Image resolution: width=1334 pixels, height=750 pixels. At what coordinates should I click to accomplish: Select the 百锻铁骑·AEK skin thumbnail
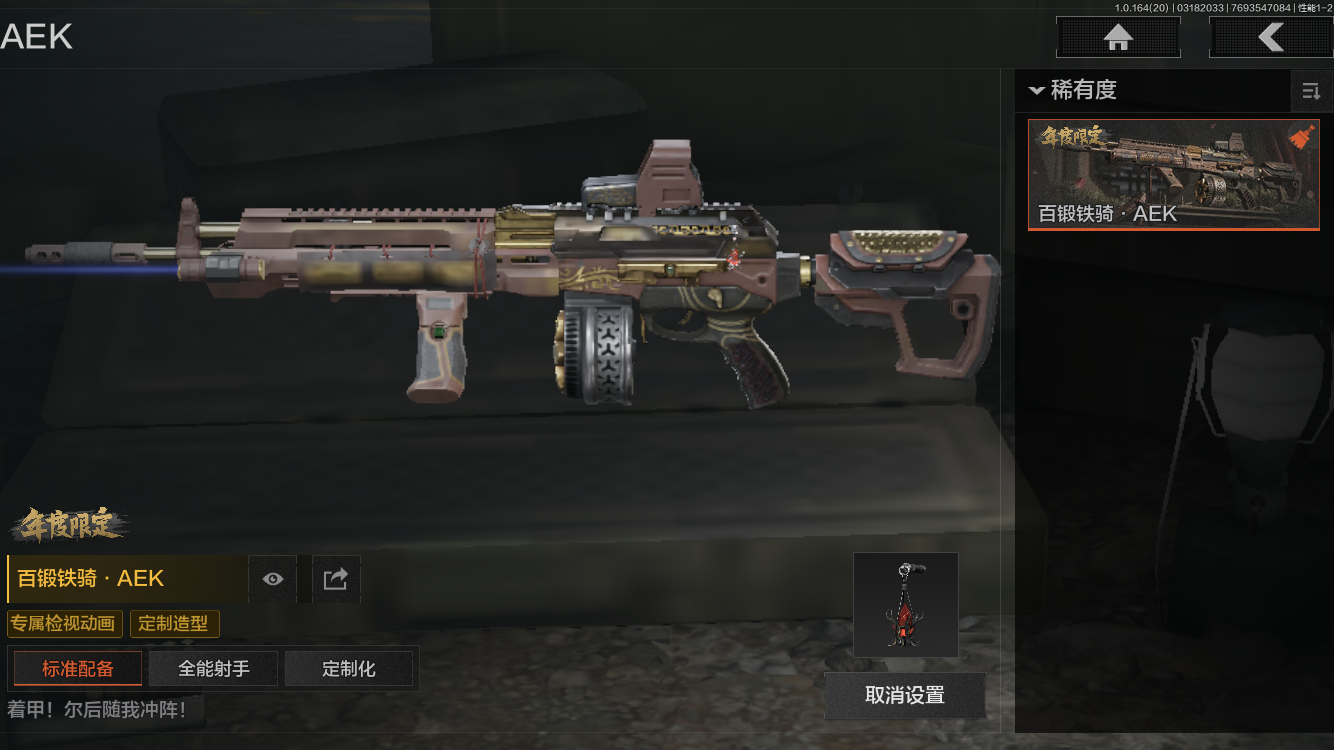click(1173, 175)
